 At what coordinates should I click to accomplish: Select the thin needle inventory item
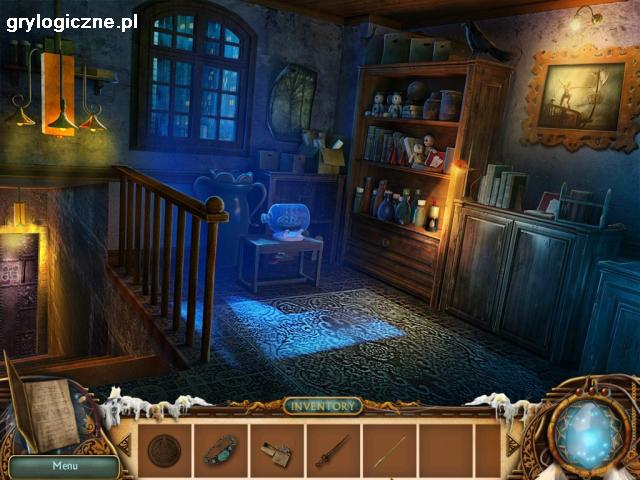(389, 451)
